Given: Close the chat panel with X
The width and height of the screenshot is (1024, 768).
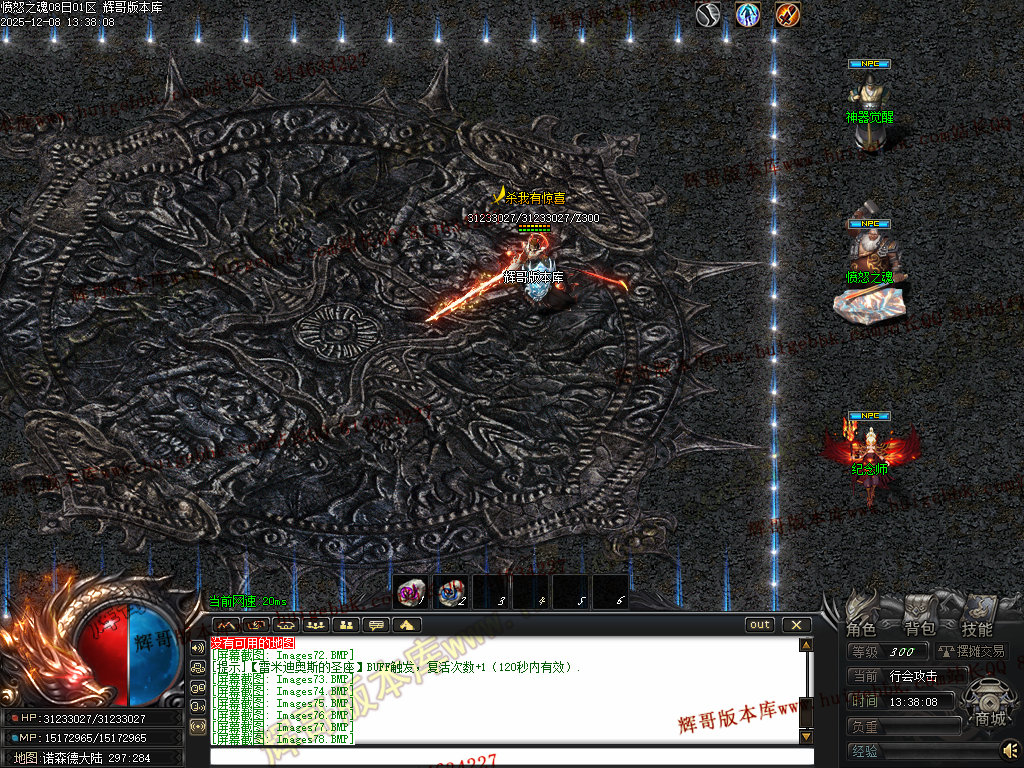Looking at the screenshot, I should tap(796, 625).
